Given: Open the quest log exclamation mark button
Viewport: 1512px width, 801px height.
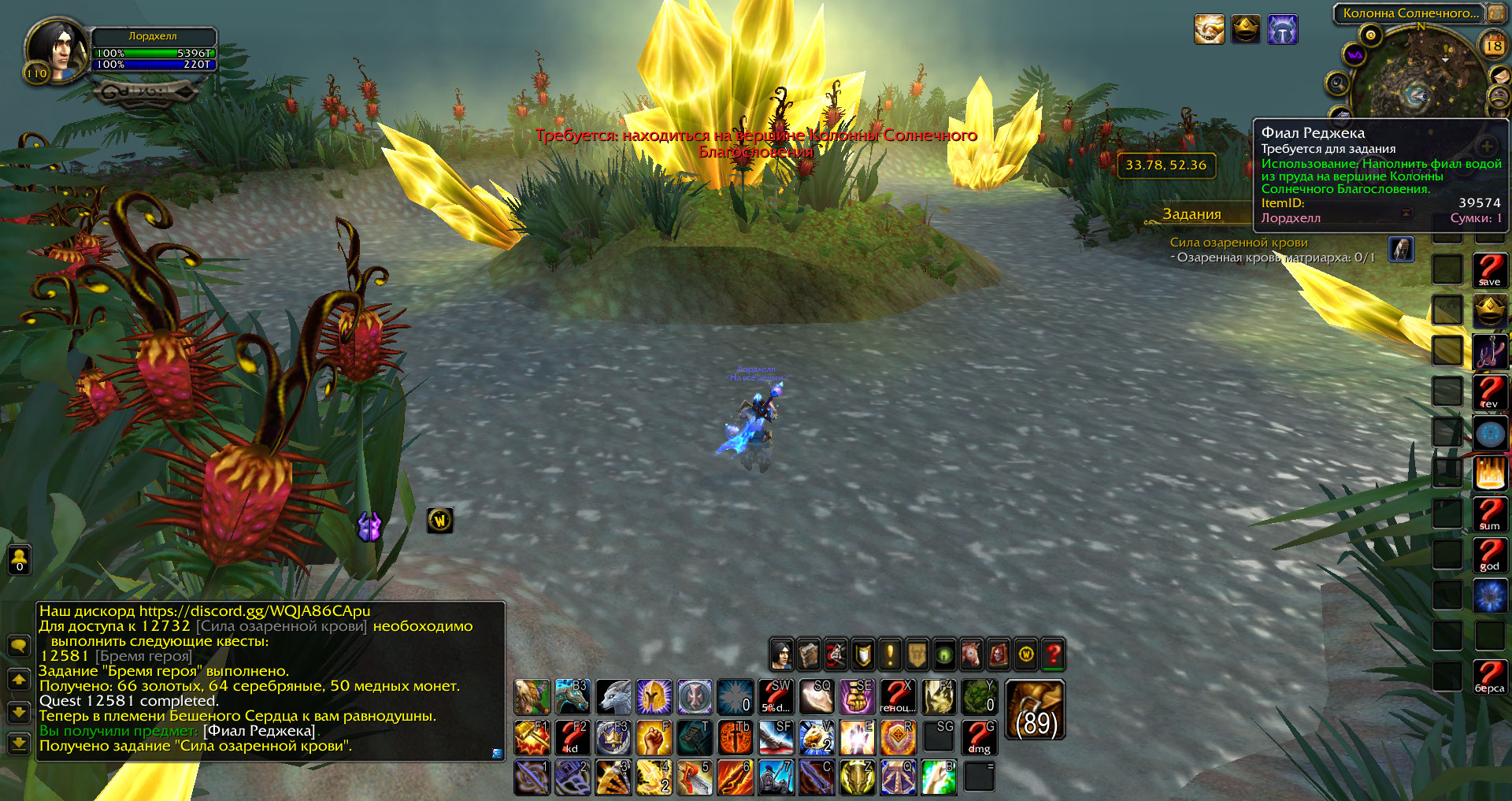Looking at the screenshot, I should tap(890, 654).
